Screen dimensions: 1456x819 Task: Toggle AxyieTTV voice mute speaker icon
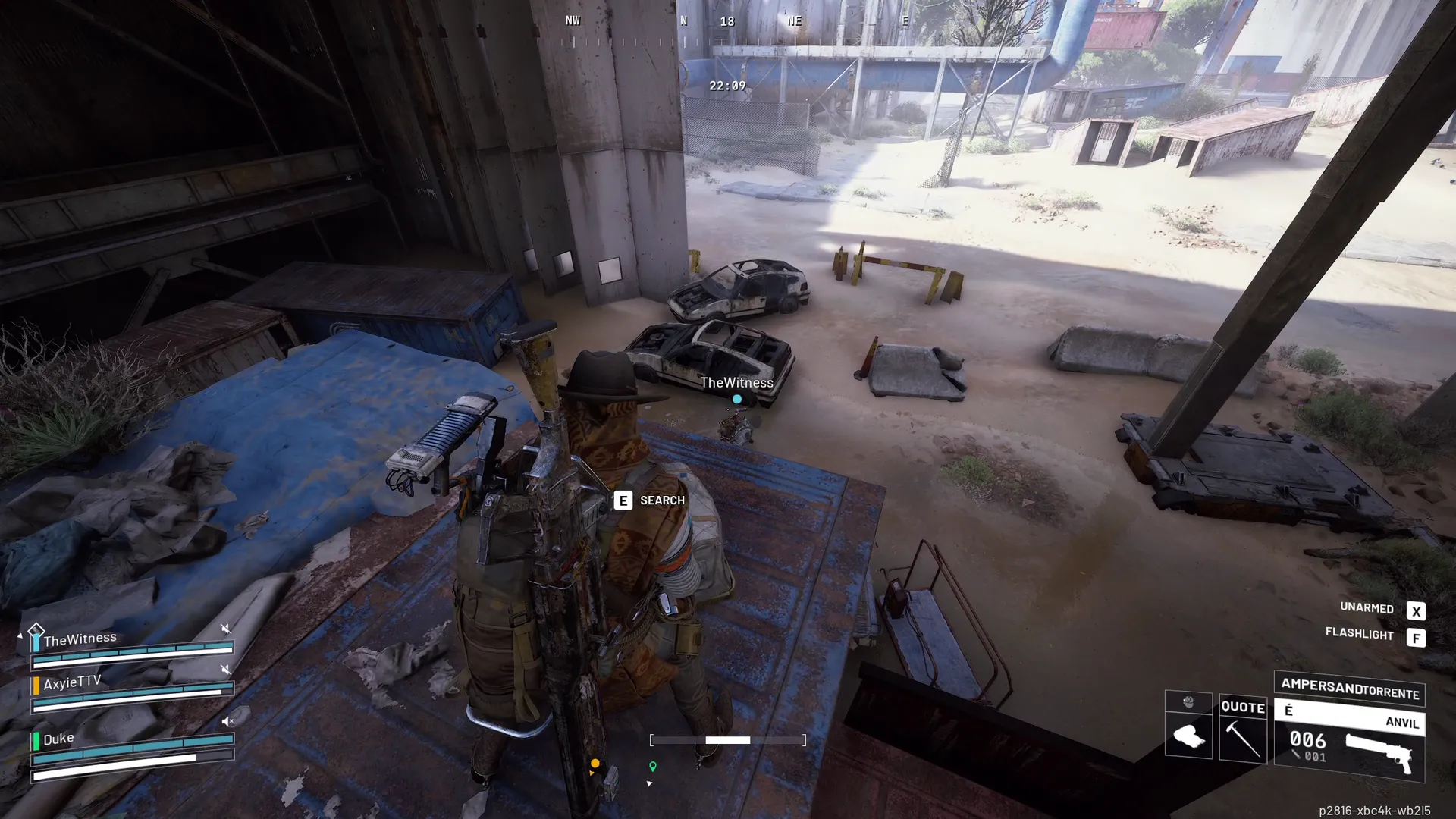pos(225,670)
